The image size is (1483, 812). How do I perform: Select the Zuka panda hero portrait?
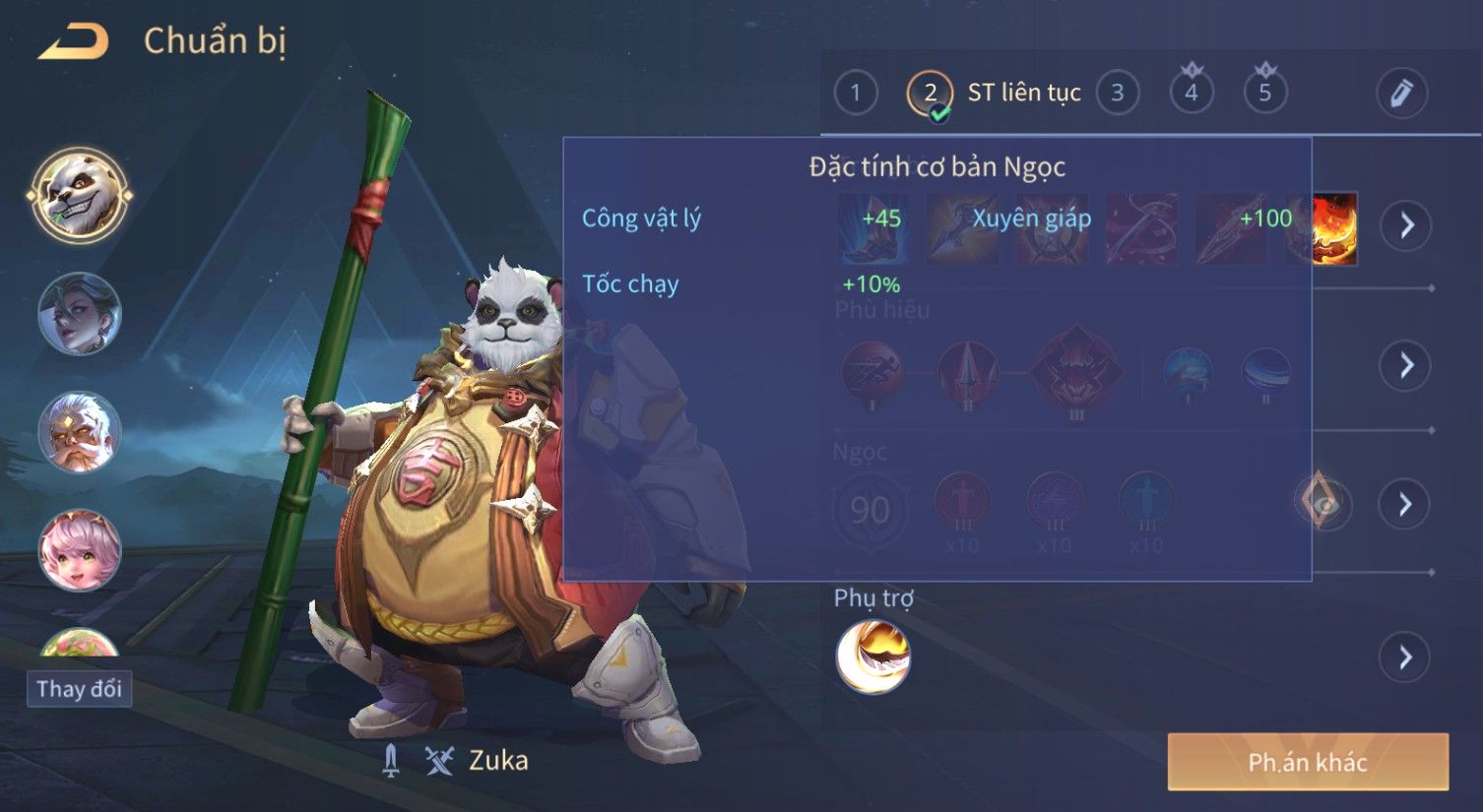pos(80,196)
